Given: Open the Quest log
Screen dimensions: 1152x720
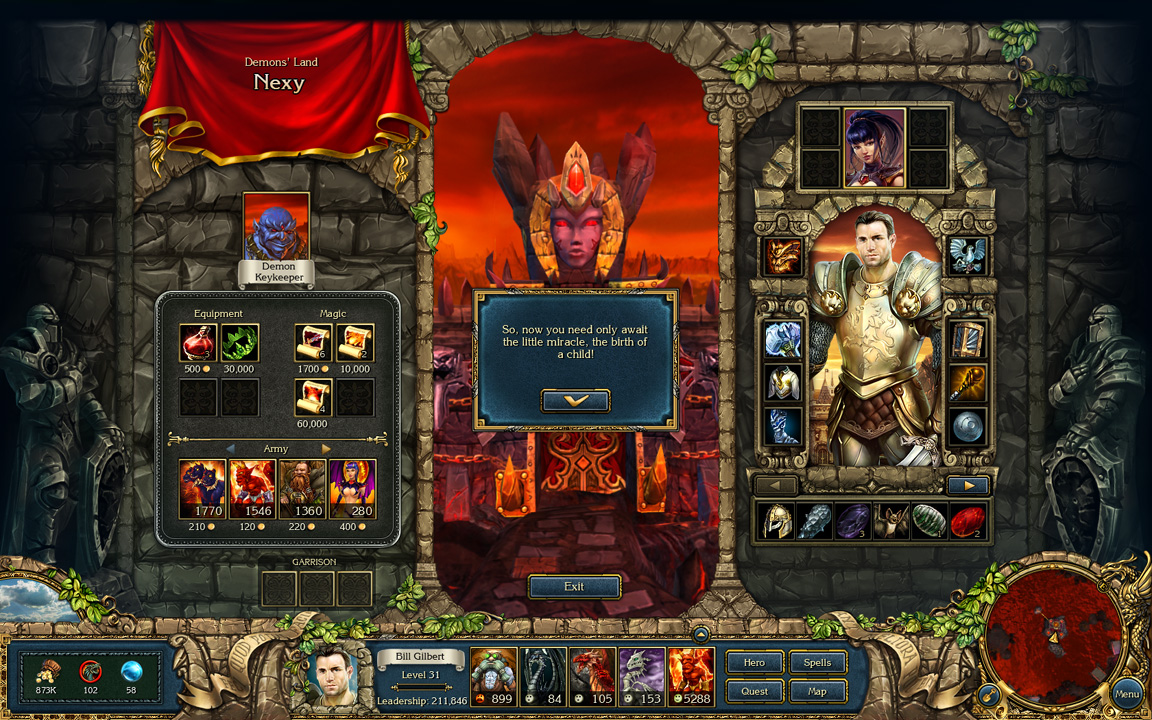Looking at the screenshot, I should (x=754, y=691).
